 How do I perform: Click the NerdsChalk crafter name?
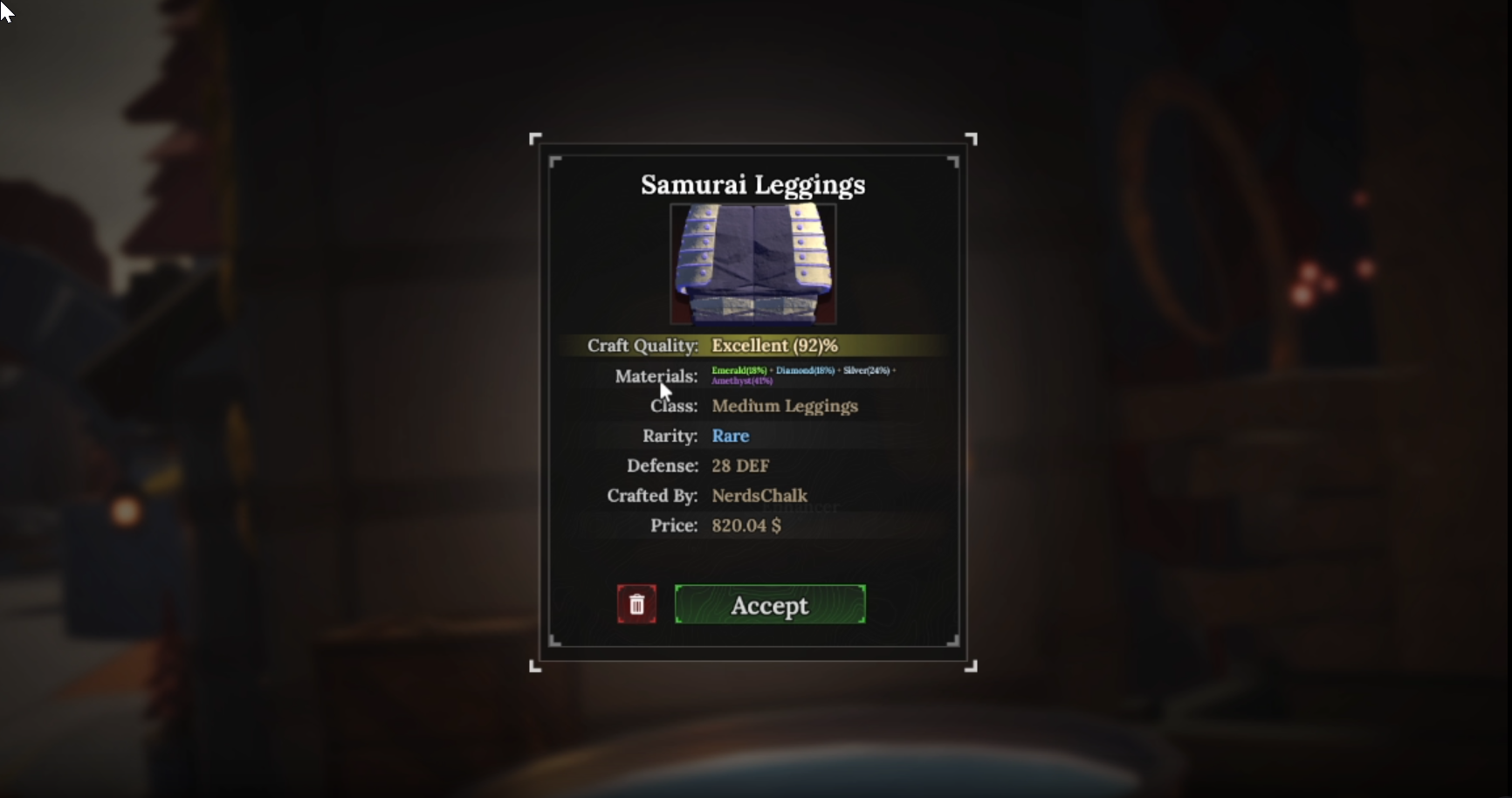[x=759, y=495]
